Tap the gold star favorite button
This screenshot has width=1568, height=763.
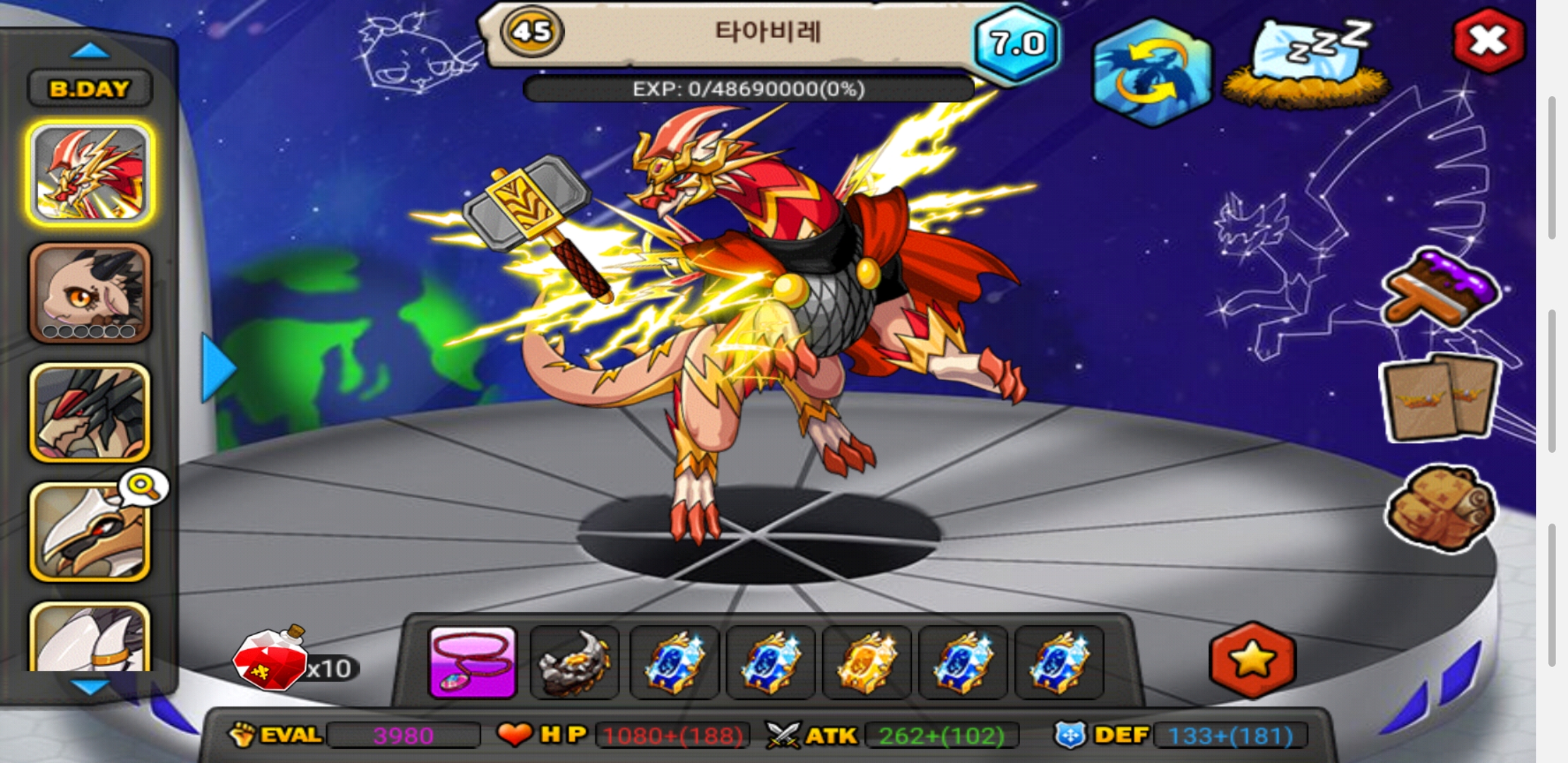(x=1252, y=660)
